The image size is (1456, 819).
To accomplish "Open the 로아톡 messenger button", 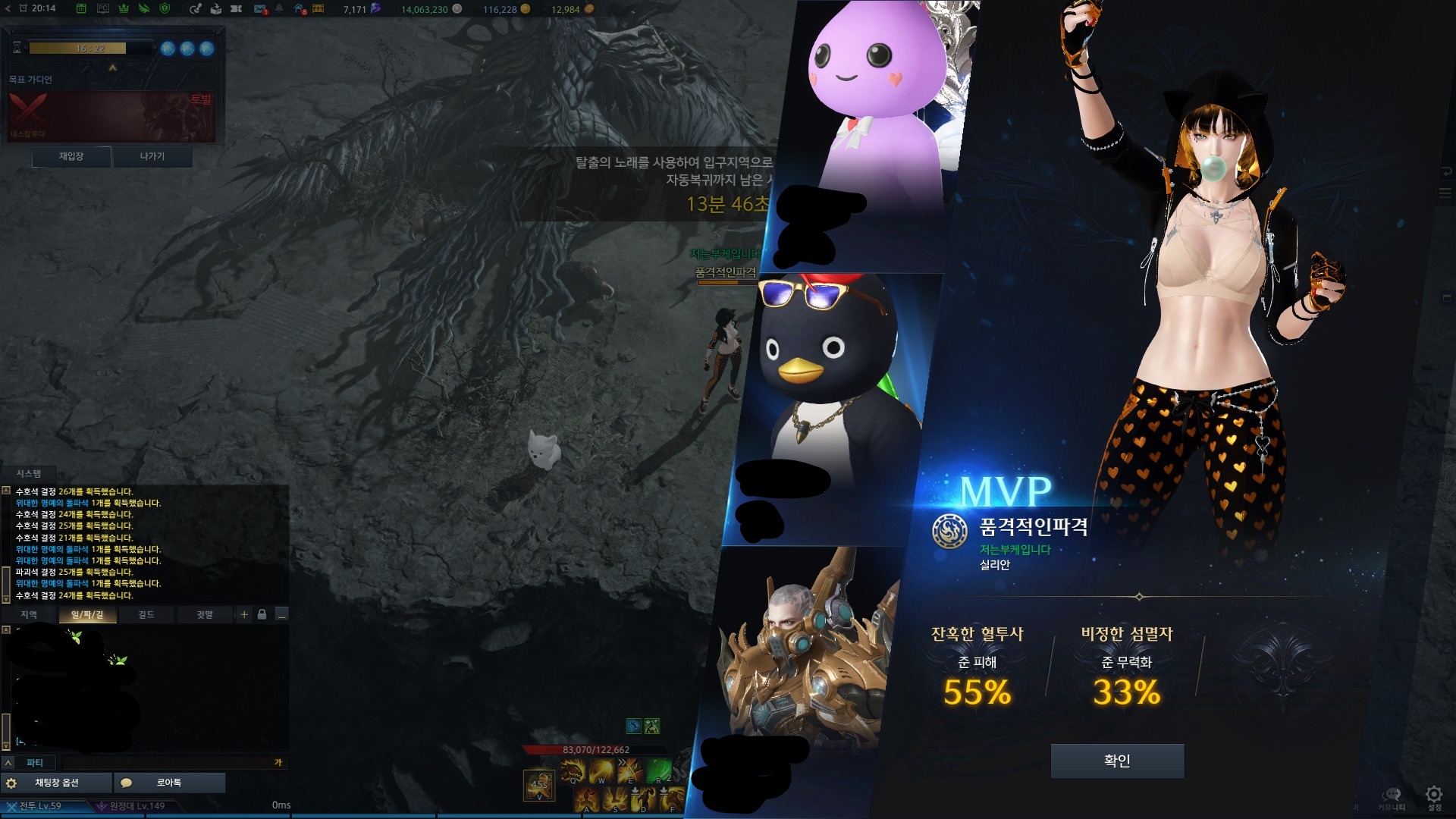I will pyautogui.click(x=169, y=783).
